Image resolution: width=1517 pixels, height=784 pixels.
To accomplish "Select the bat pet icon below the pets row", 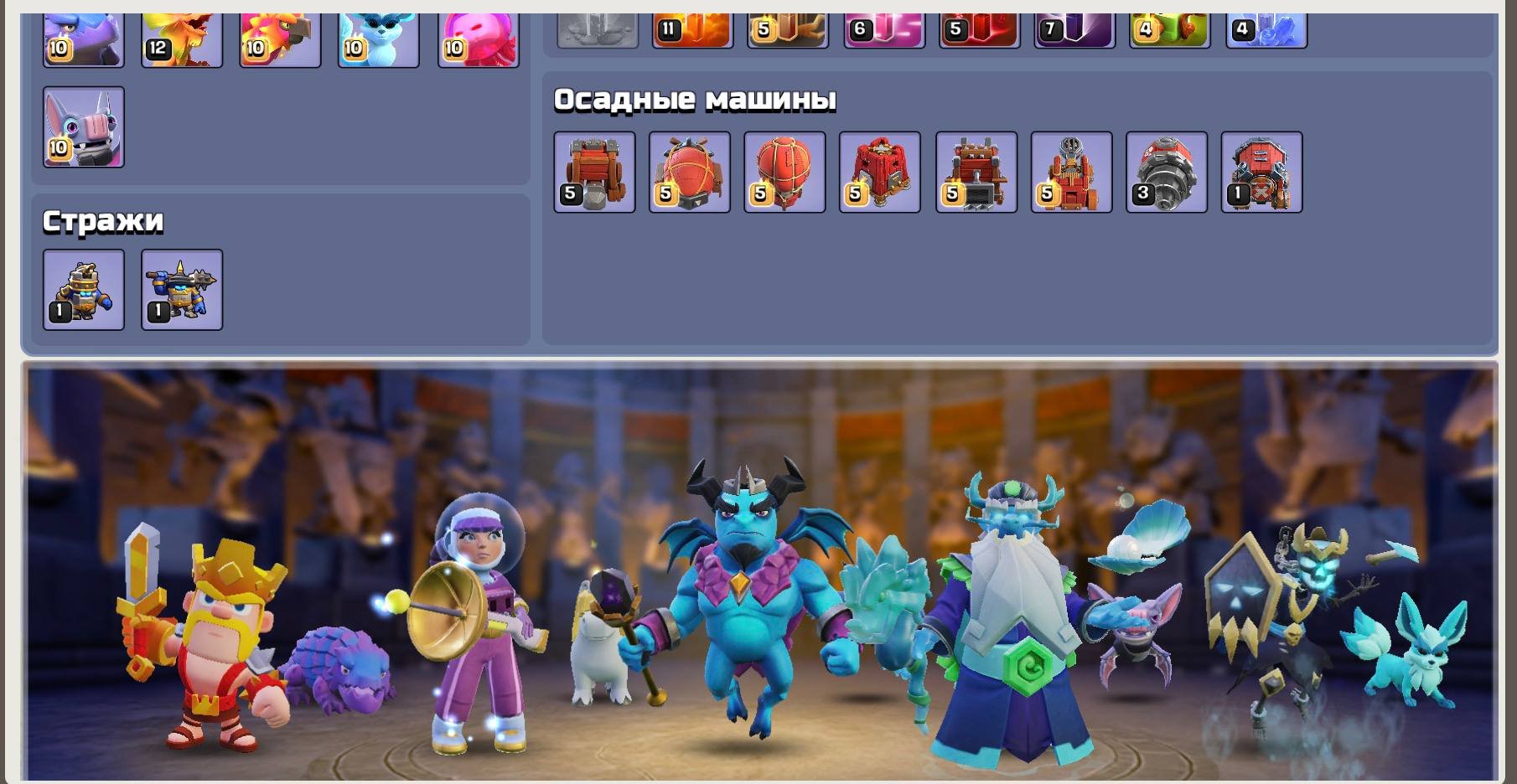I will point(83,126).
